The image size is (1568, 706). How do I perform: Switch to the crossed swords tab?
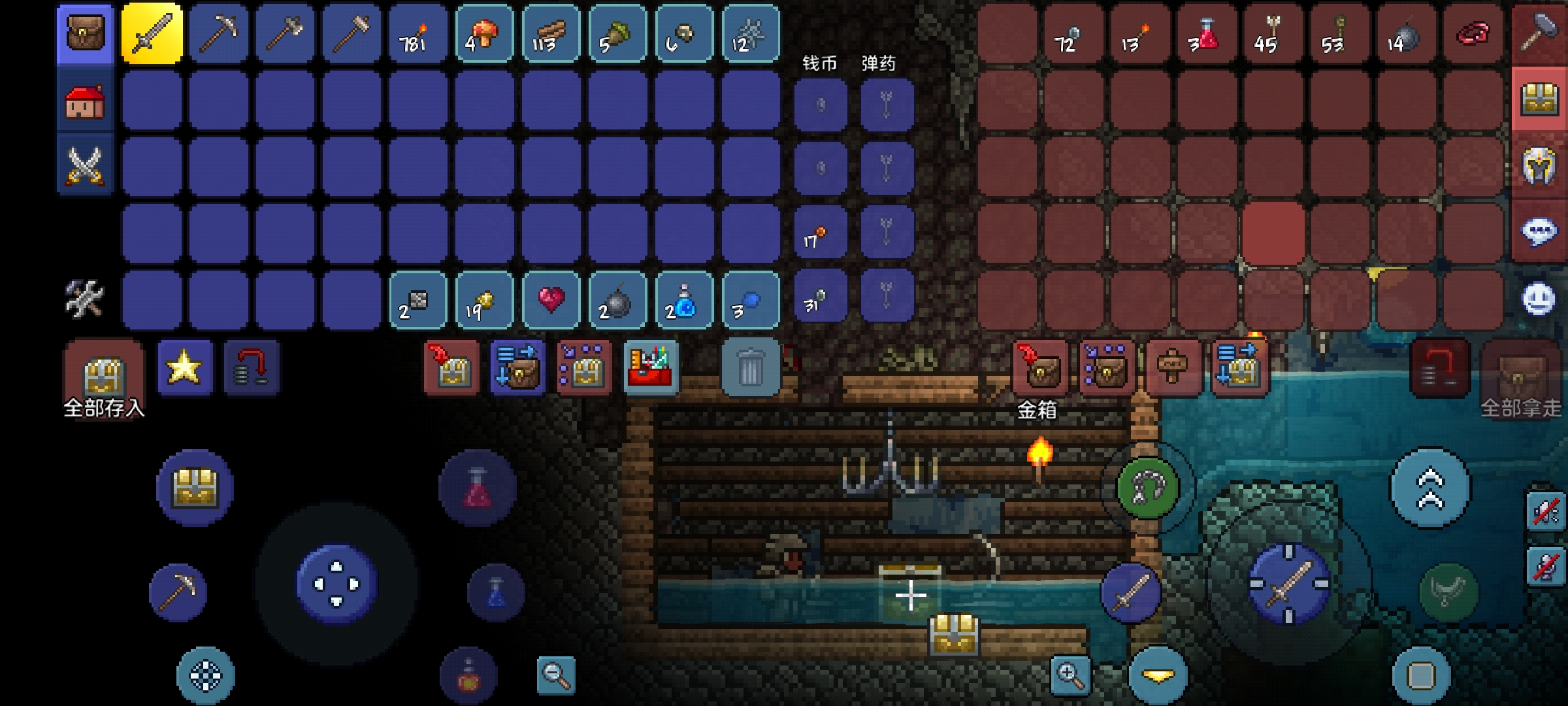point(85,165)
